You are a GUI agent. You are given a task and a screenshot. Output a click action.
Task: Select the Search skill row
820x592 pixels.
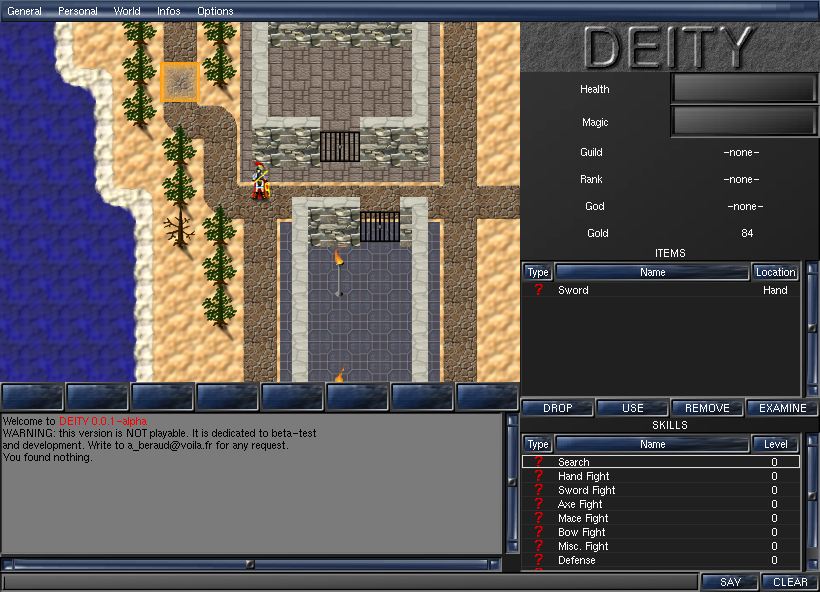pyautogui.click(x=660, y=462)
